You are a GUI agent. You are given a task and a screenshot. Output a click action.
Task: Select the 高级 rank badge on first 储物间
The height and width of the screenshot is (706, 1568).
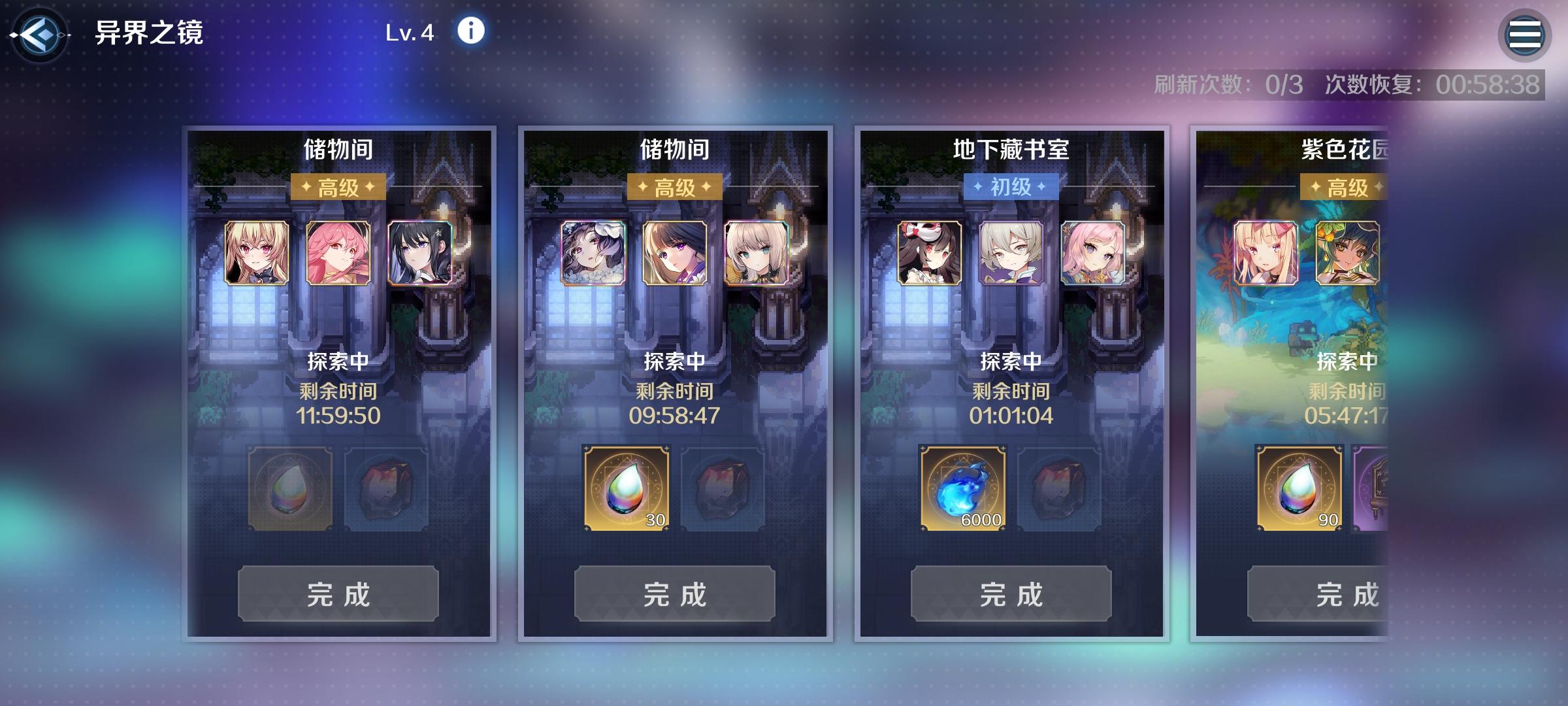tap(338, 187)
